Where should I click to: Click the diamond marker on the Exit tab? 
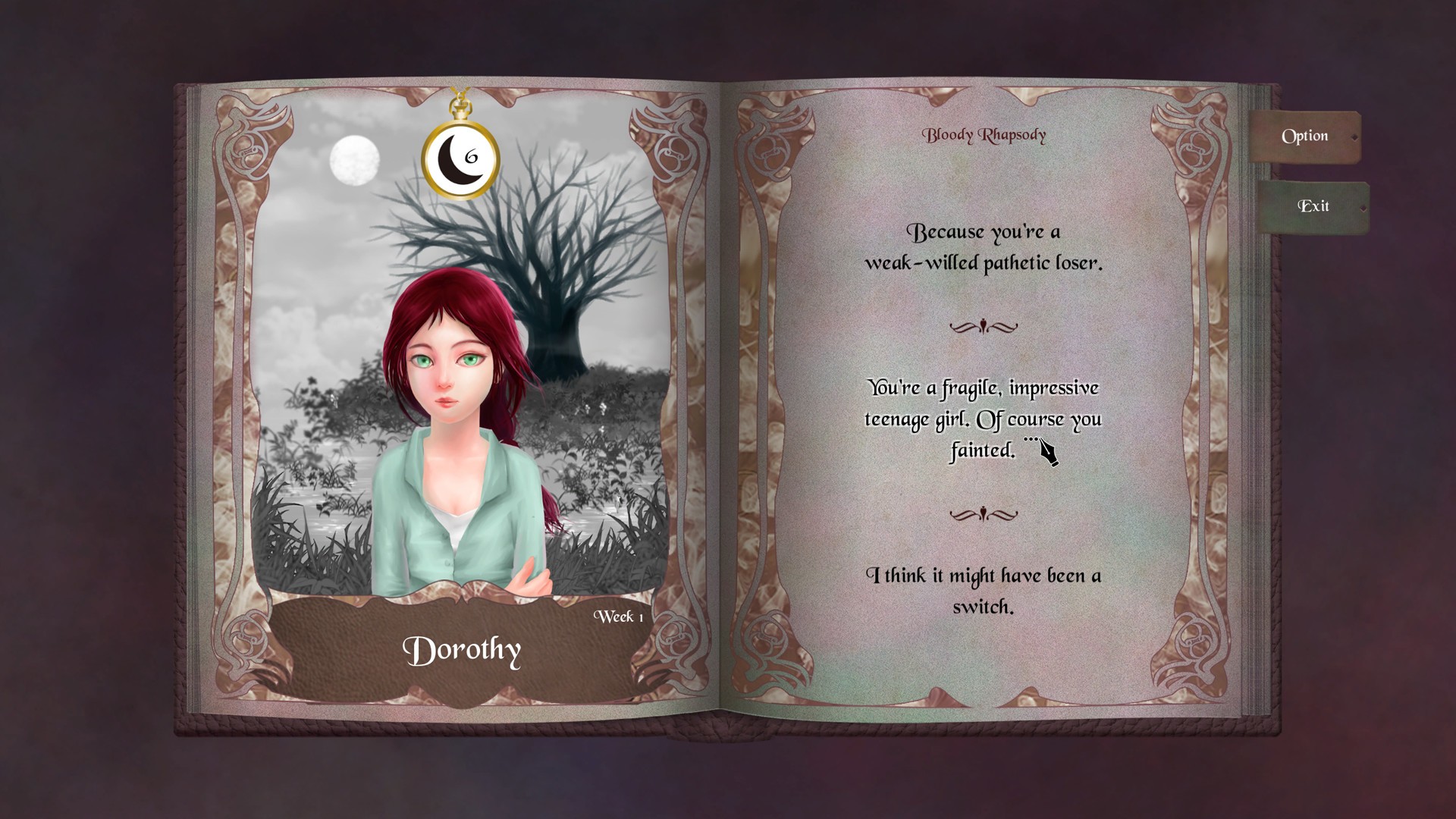coord(1365,207)
